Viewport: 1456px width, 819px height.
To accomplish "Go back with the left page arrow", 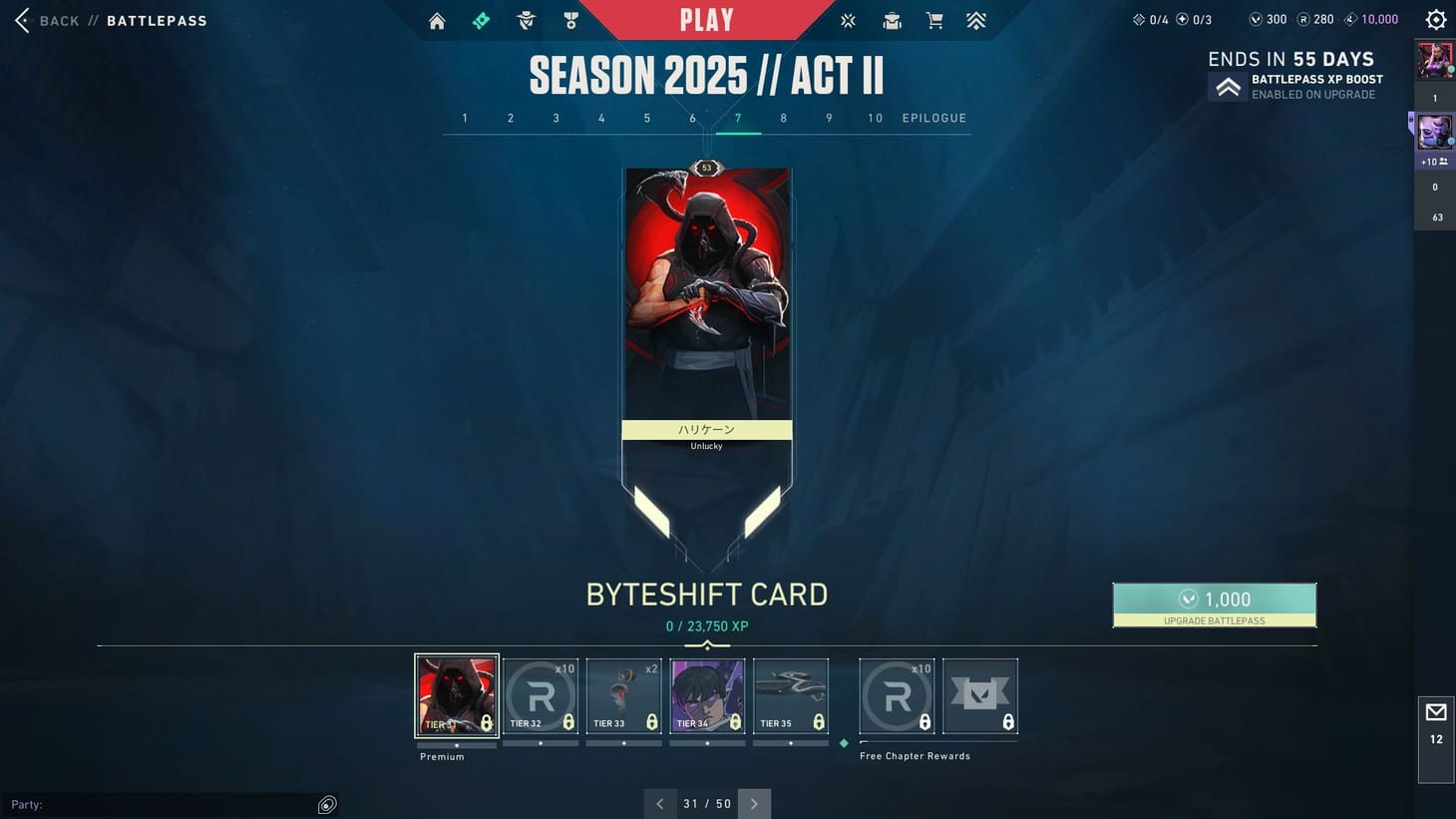I will point(659,803).
